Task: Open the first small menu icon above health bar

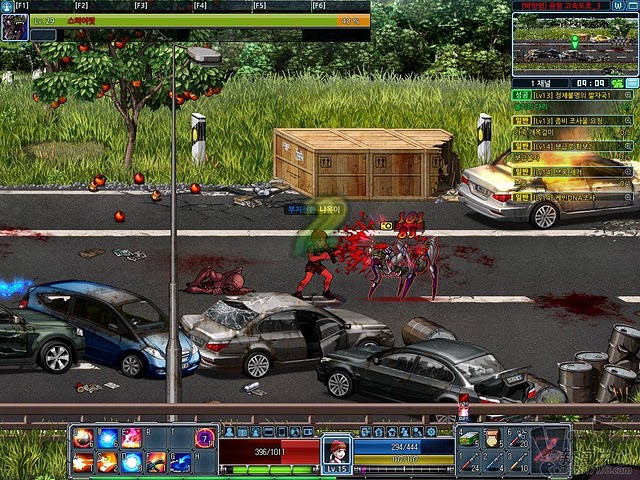Action: tap(228, 431)
